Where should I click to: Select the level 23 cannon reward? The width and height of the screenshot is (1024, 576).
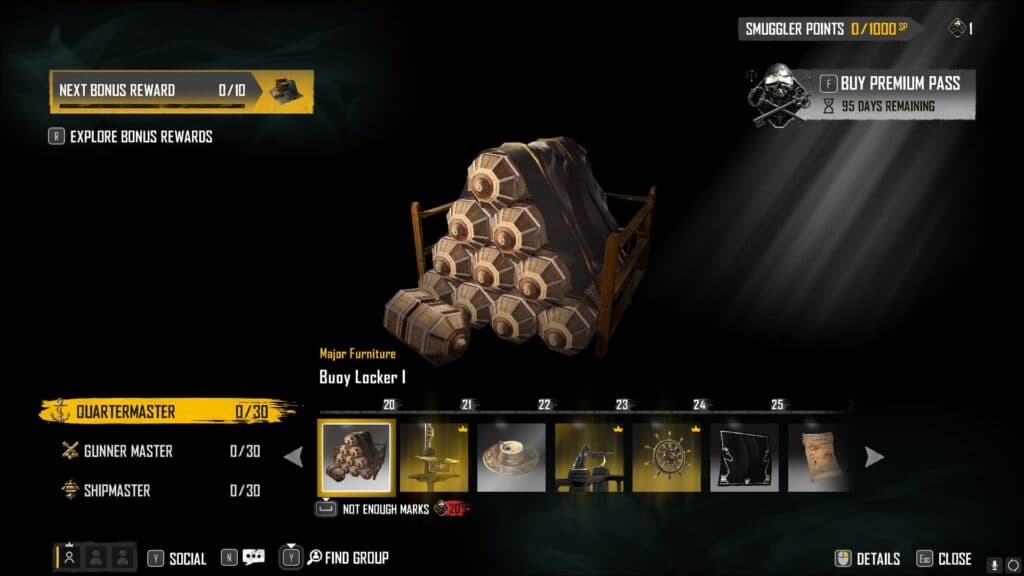pyautogui.click(x=589, y=457)
